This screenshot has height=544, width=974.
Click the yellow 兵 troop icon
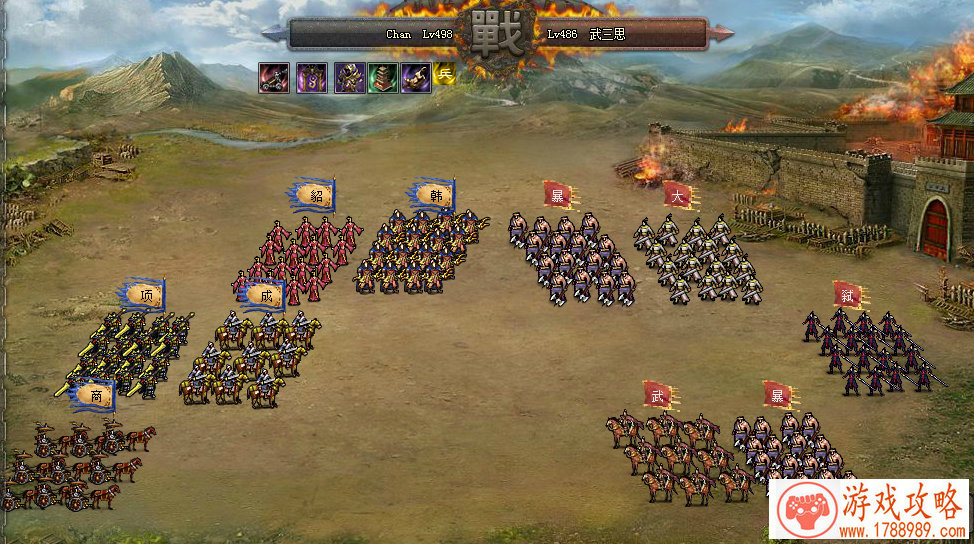(444, 73)
